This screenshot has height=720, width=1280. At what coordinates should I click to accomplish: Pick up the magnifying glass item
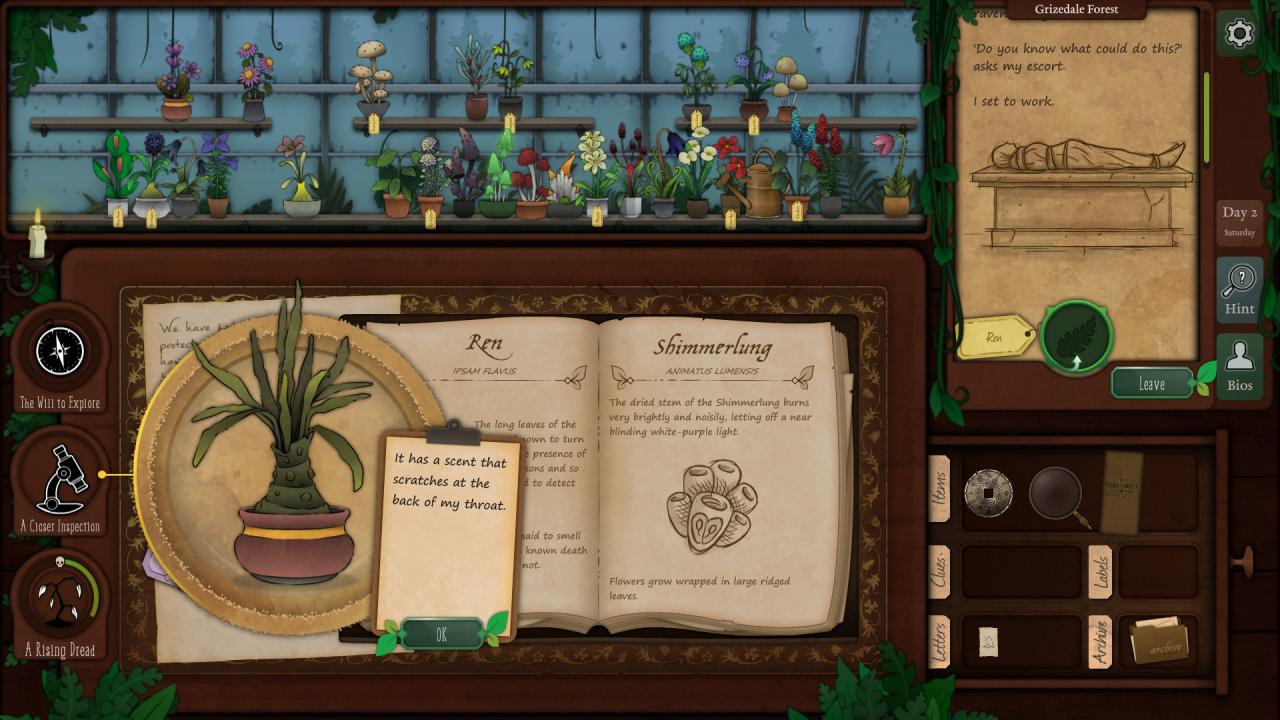1057,492
